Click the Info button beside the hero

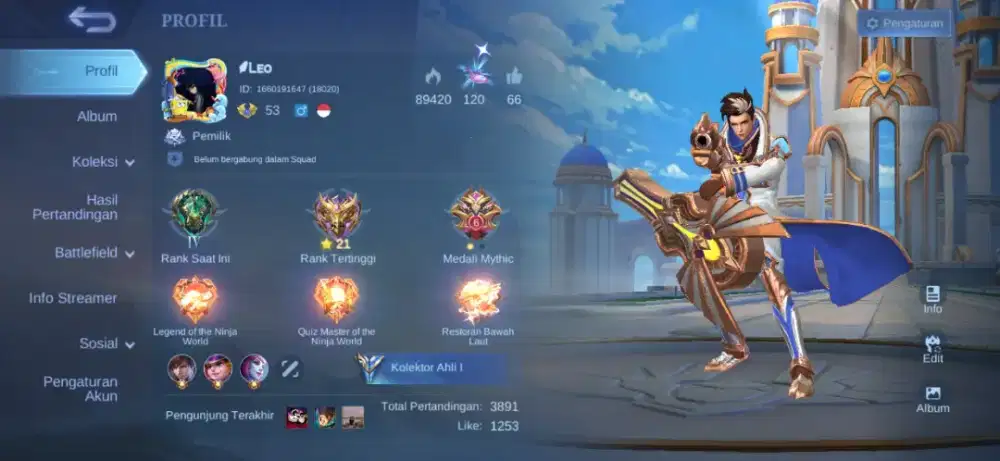pos(932,298)
